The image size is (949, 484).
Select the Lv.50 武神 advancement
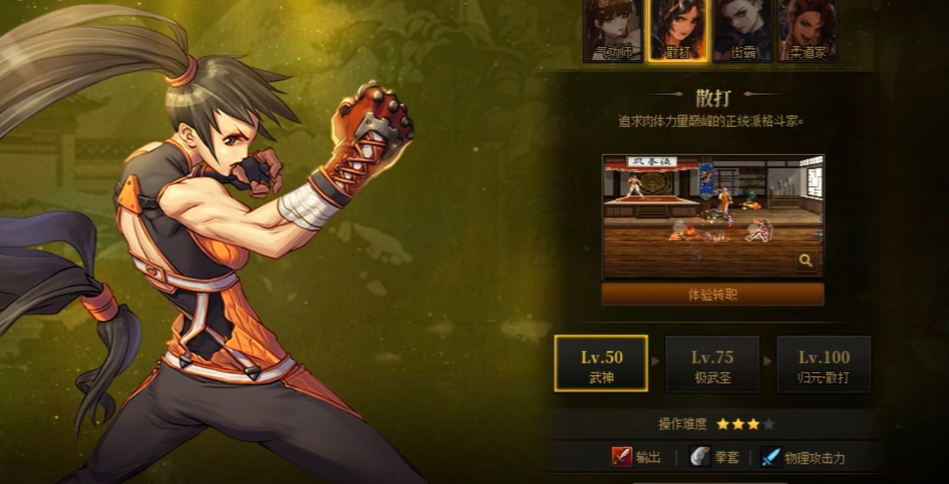601,364
